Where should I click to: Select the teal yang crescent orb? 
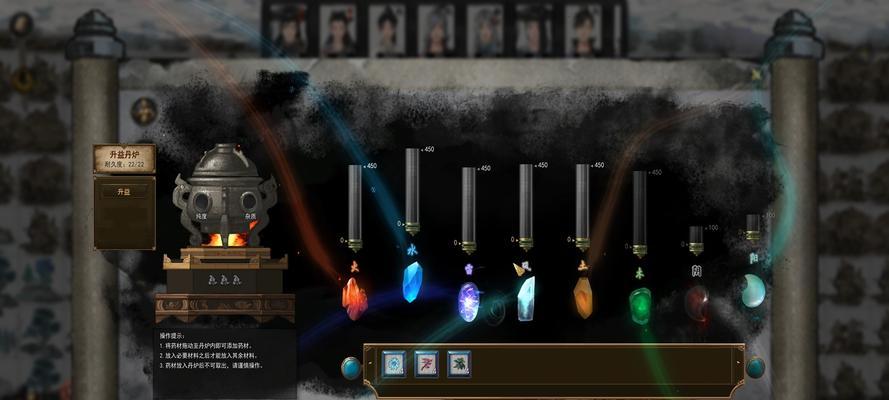click(752, 290)
